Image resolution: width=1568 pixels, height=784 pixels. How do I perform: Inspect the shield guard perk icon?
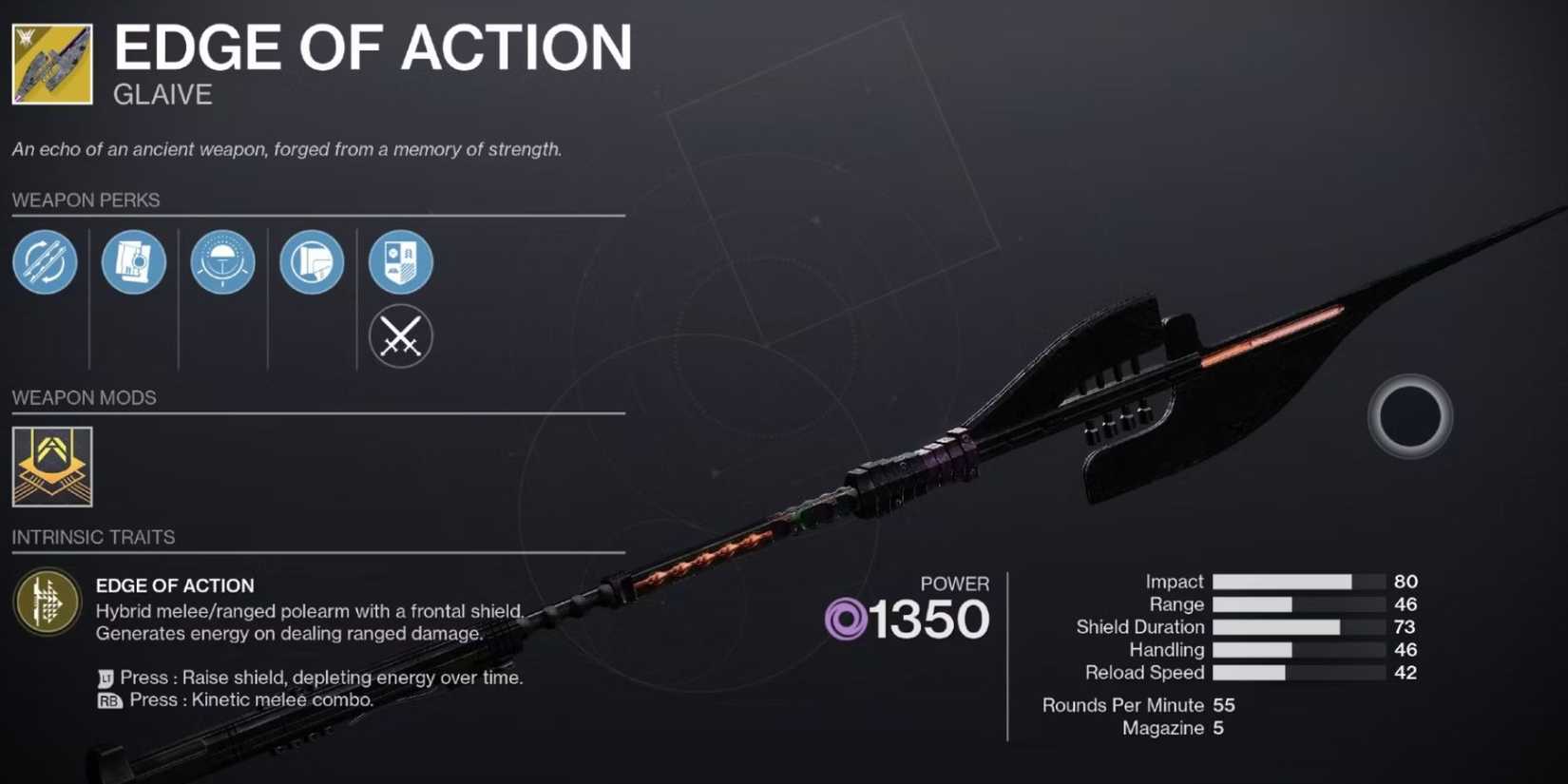click(x=222, y=263)
